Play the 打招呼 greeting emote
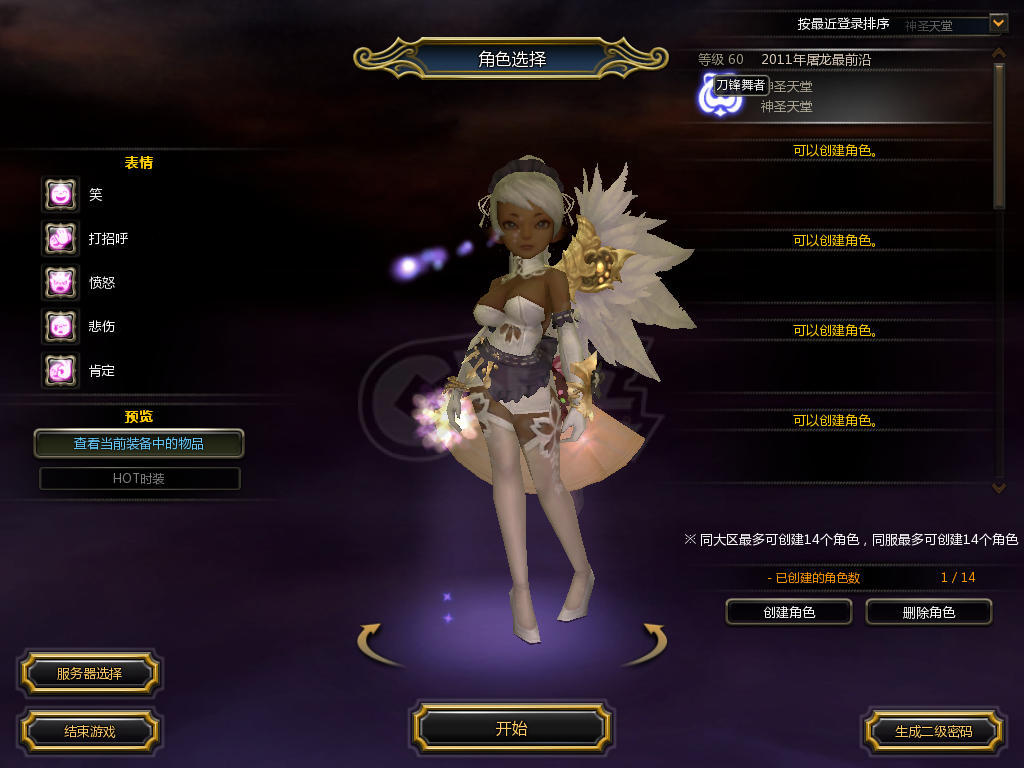This screenshot has width=1024, height=768. tap(60, 238)
